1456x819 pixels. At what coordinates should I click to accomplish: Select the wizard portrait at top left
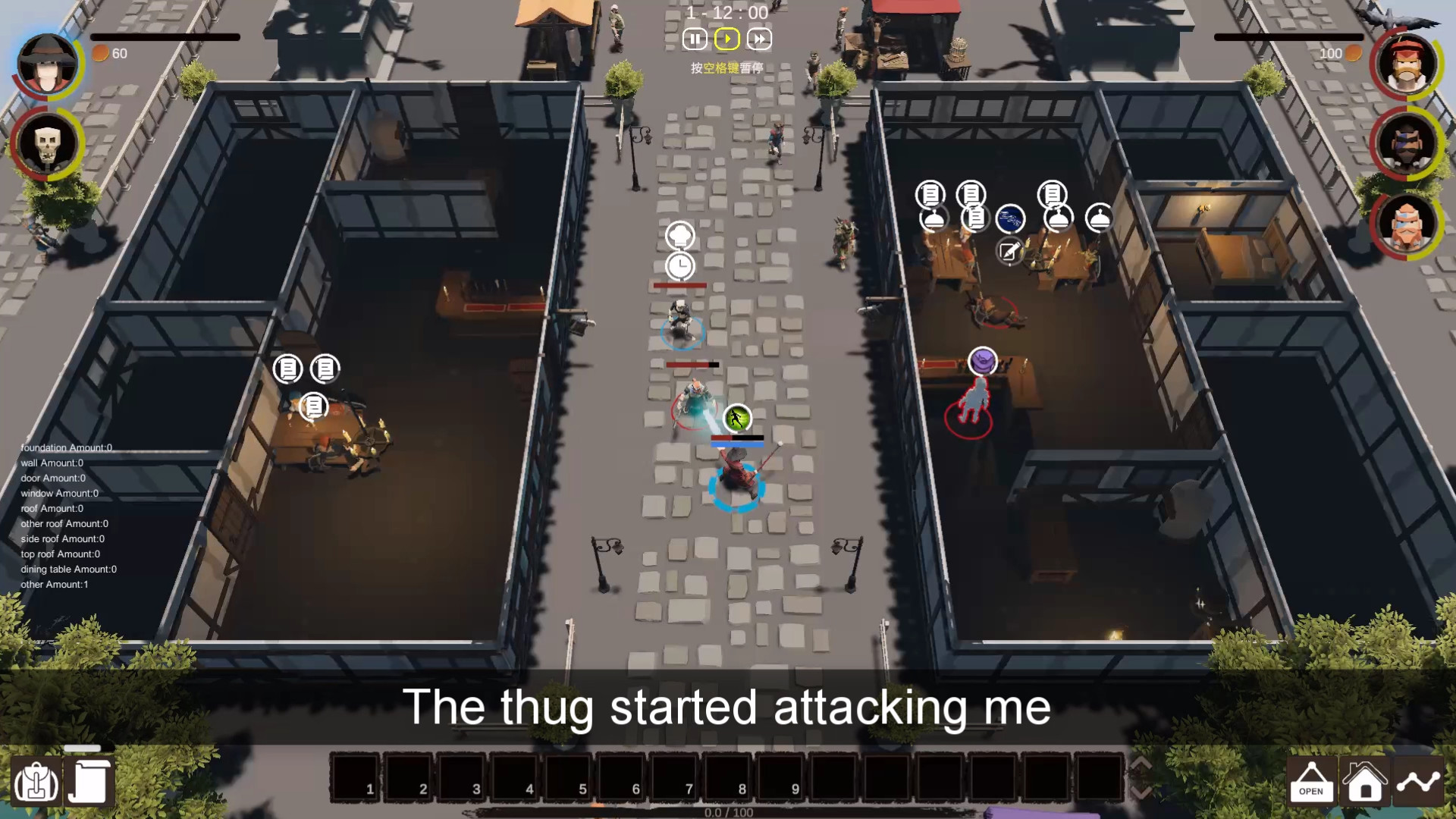(45, 64)
